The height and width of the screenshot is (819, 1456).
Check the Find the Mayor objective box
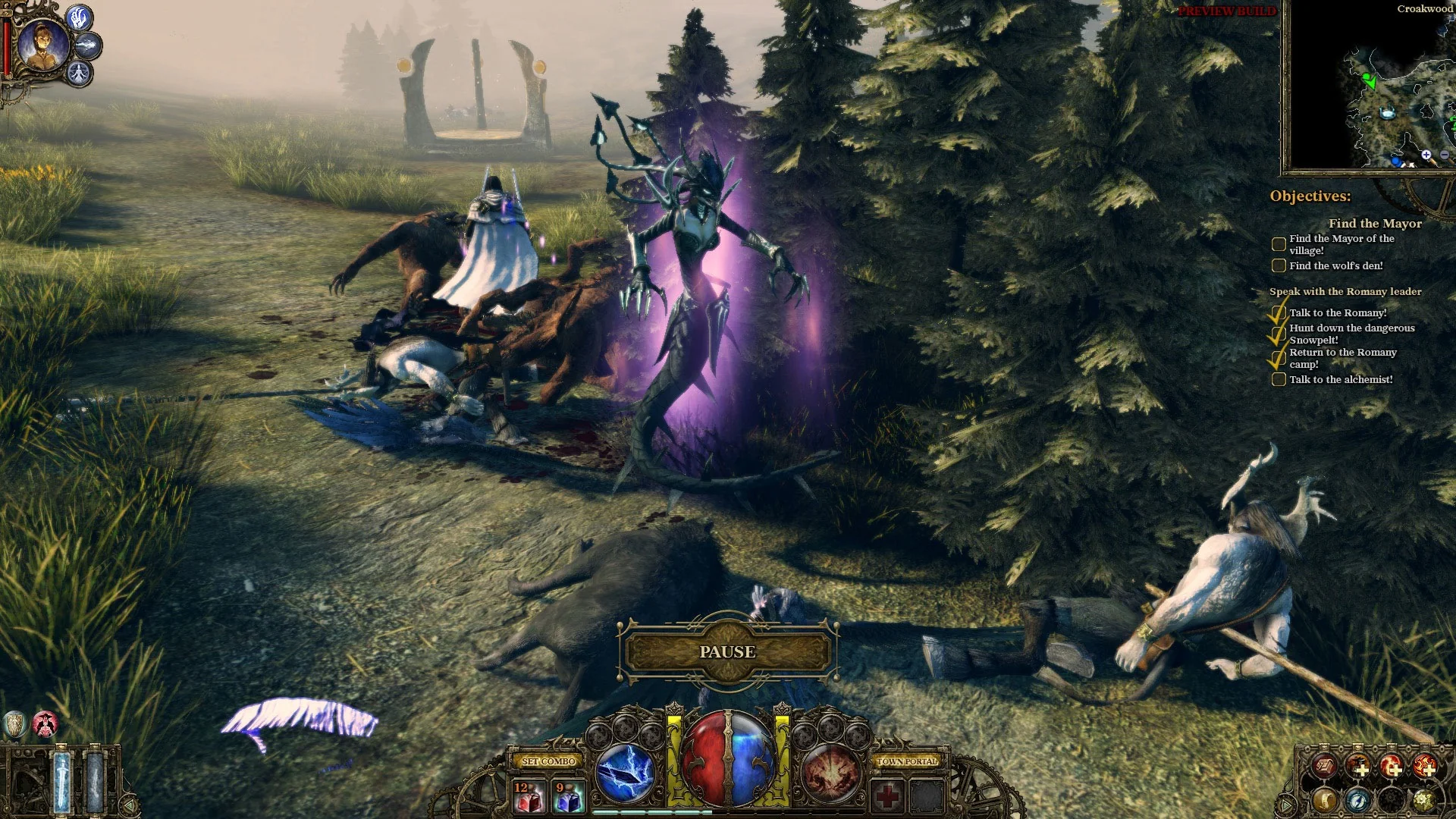pos(1278,243)
